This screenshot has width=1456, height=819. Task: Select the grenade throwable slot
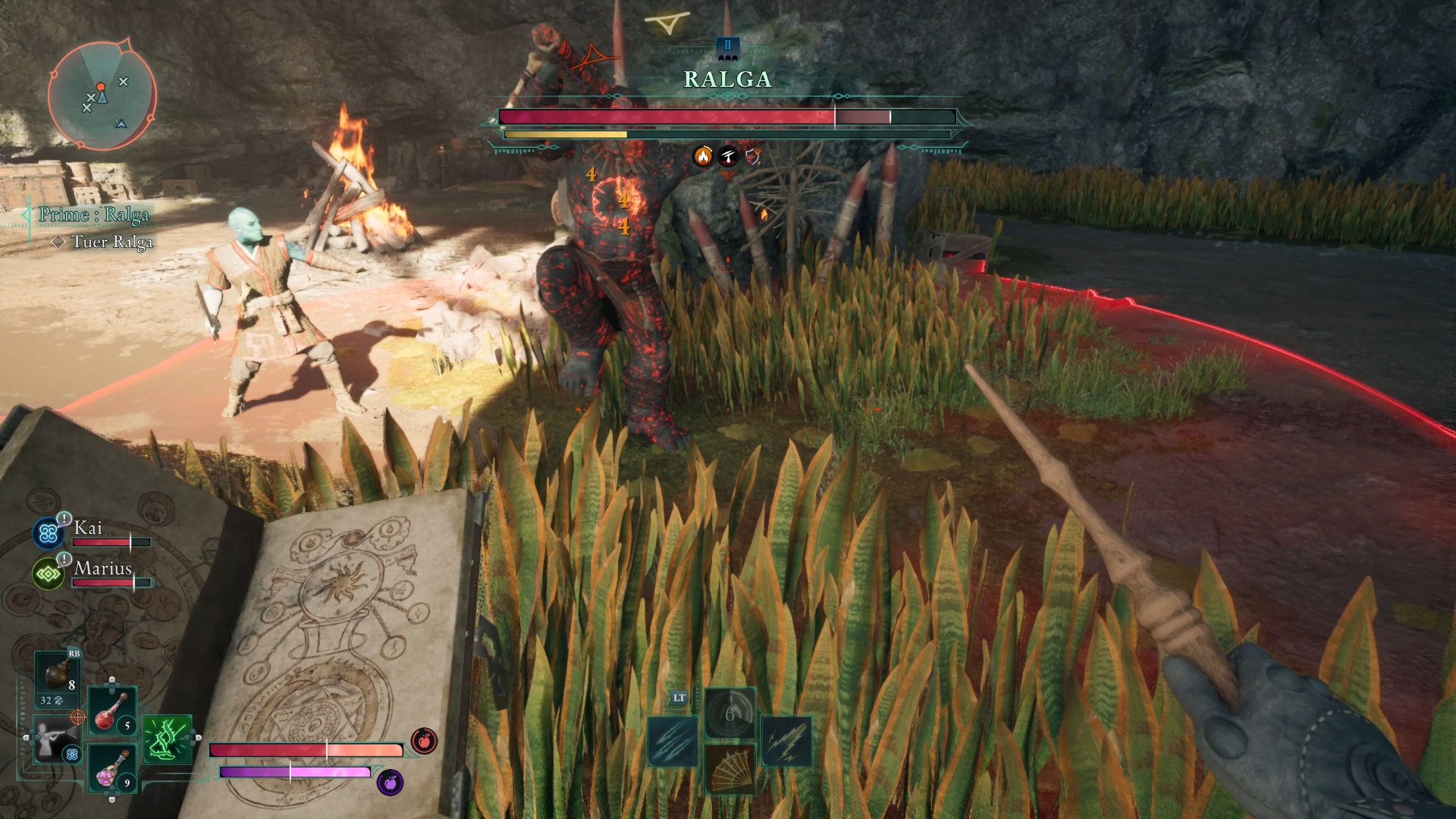57,677
